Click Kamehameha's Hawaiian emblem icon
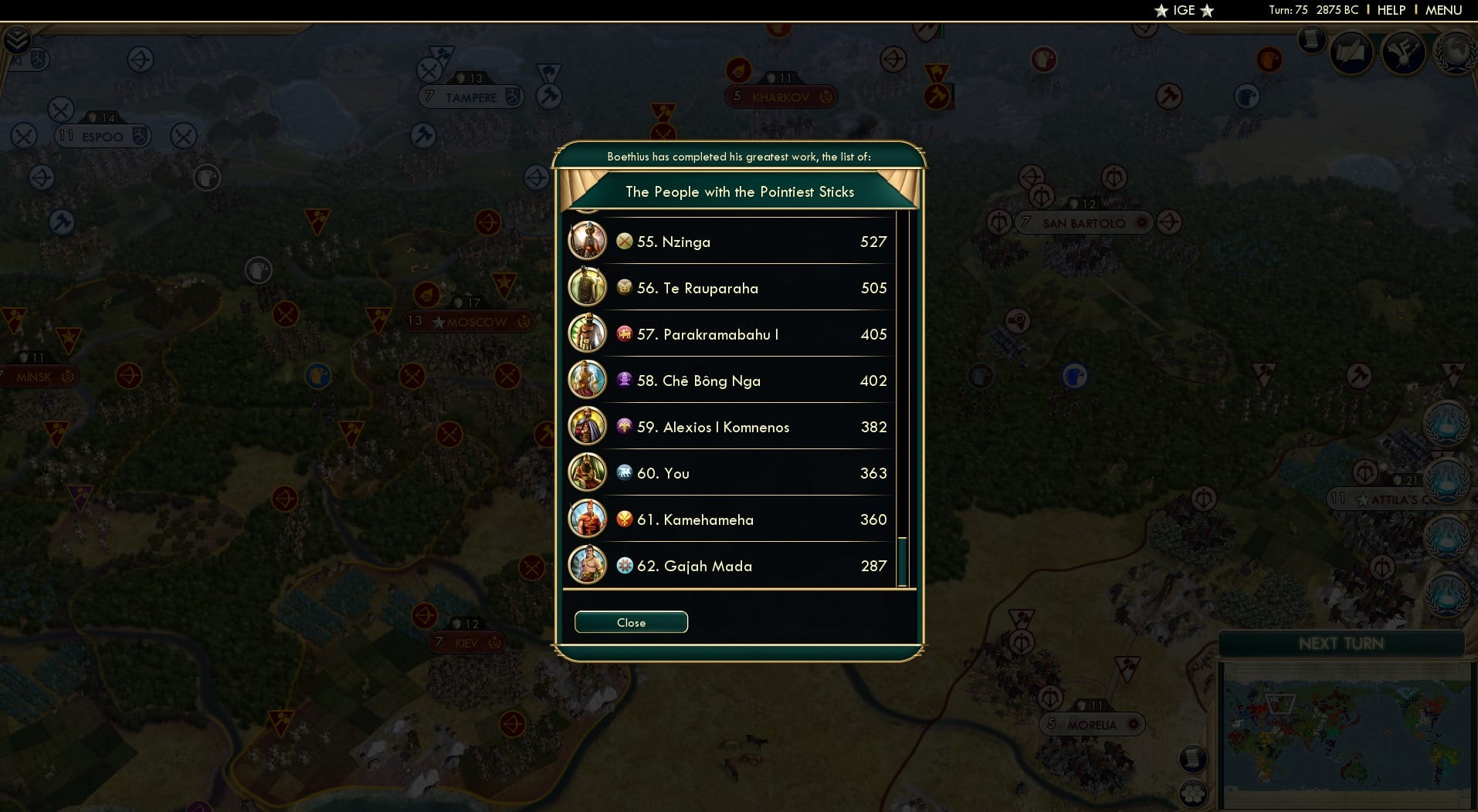Screen dimensions: 1478x812 coord(625,519)
